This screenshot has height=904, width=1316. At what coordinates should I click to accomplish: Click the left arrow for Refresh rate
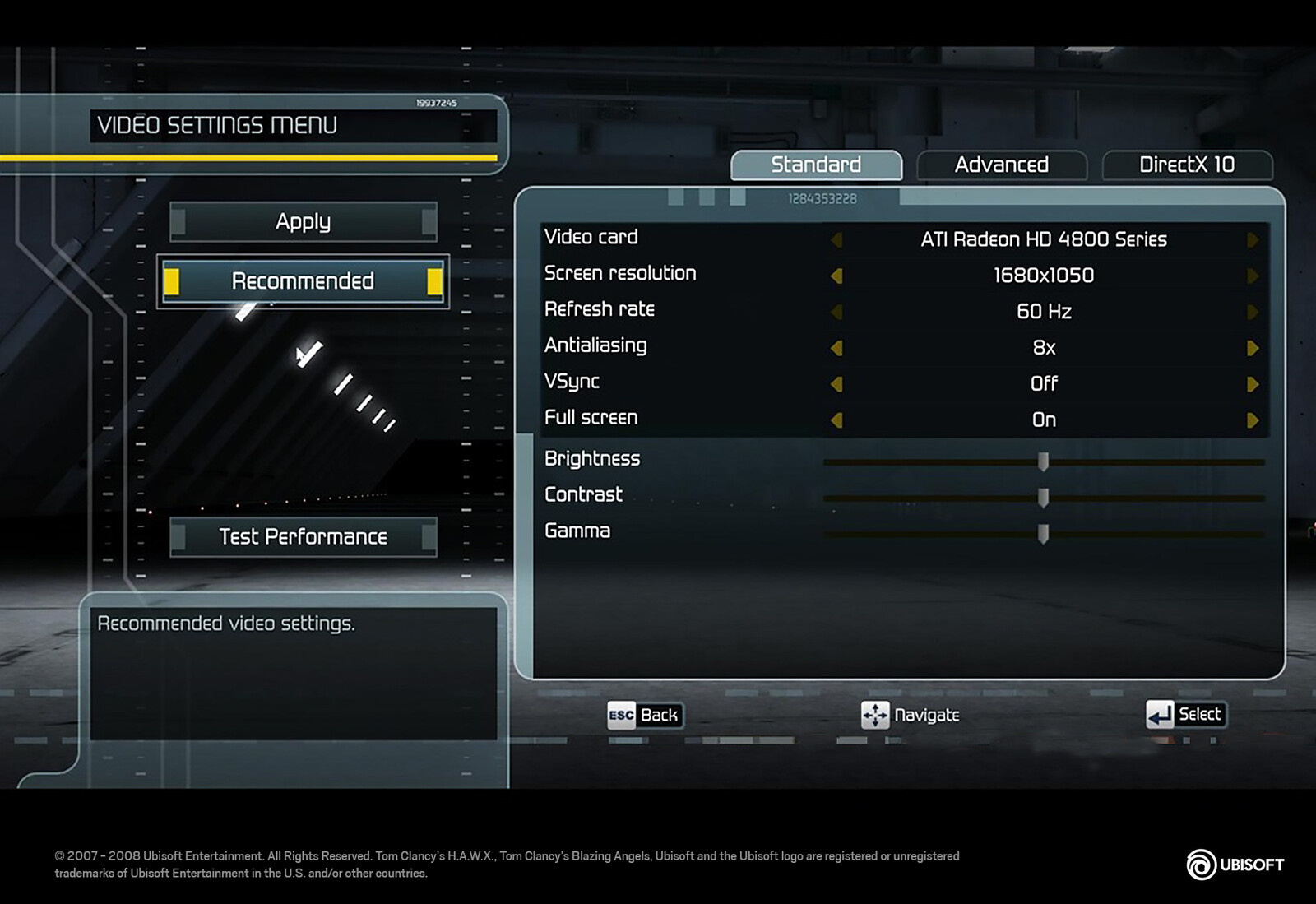click(836, 312)
